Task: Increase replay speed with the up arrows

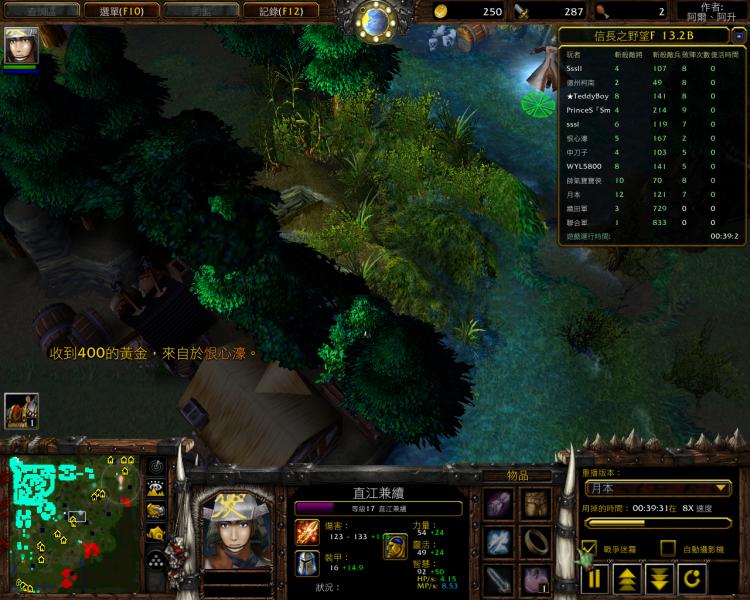Action: point(627,578)
